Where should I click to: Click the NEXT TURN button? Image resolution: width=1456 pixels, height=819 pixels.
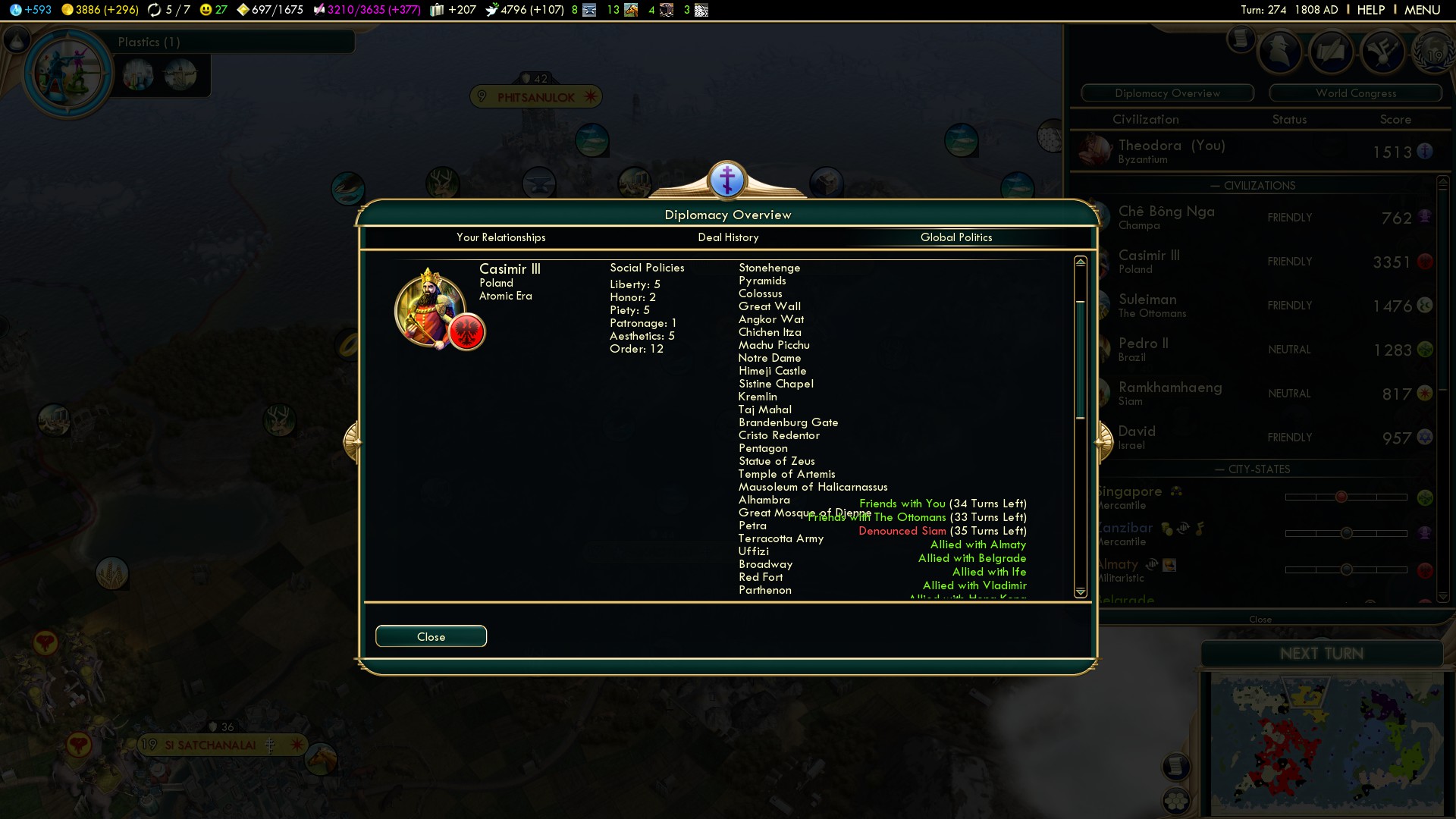(x=1321, y=654)
